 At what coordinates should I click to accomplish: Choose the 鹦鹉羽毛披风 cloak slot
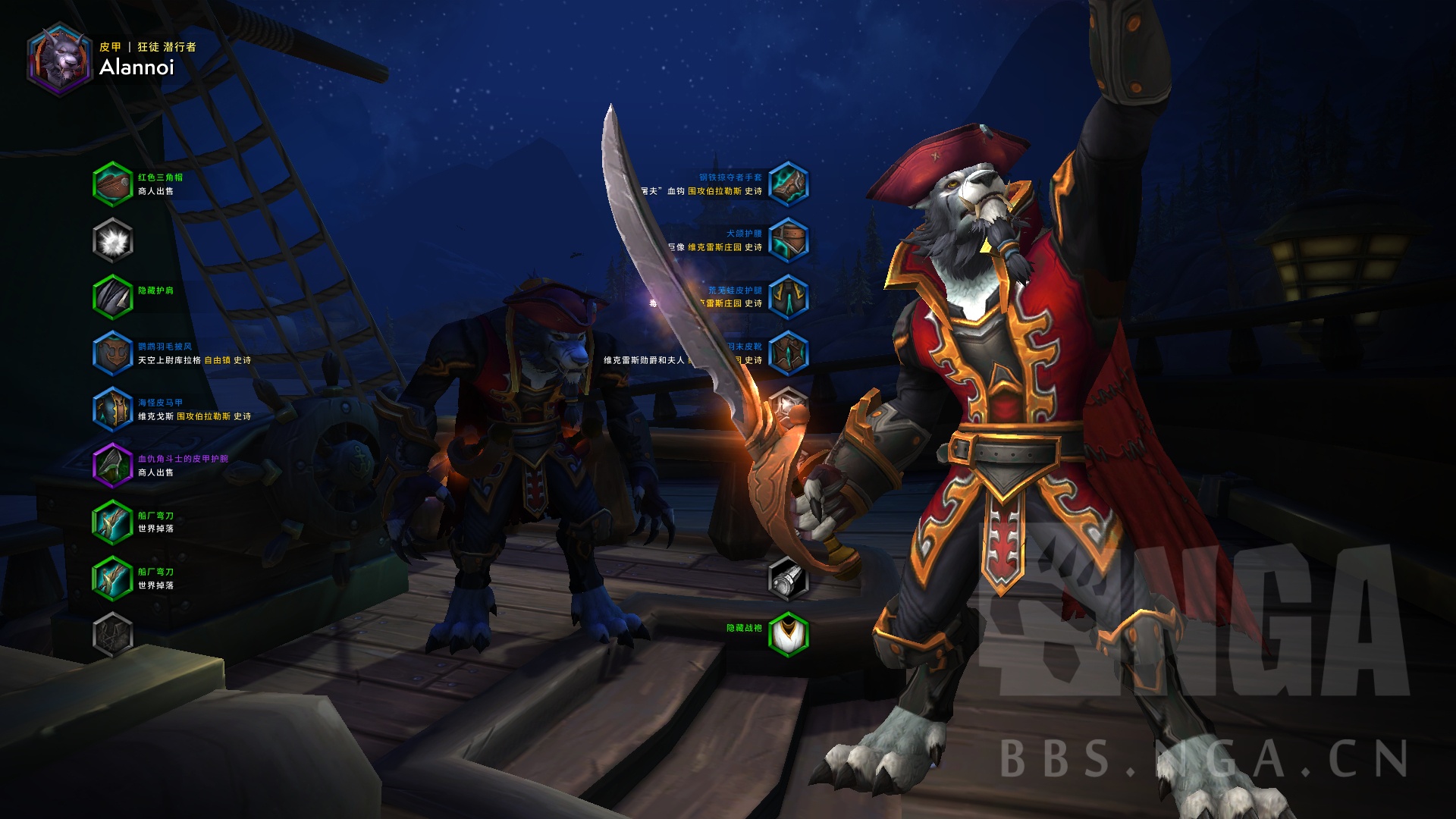pos(113,353)
